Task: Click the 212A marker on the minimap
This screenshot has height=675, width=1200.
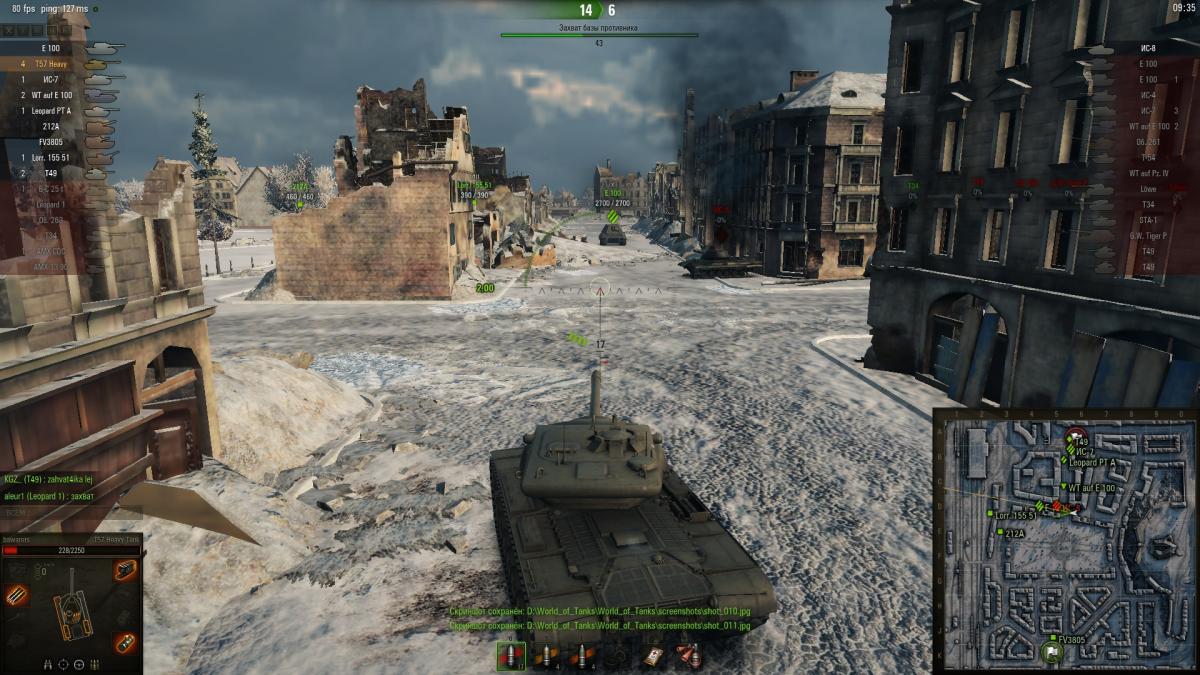Action: [1001, 534]
